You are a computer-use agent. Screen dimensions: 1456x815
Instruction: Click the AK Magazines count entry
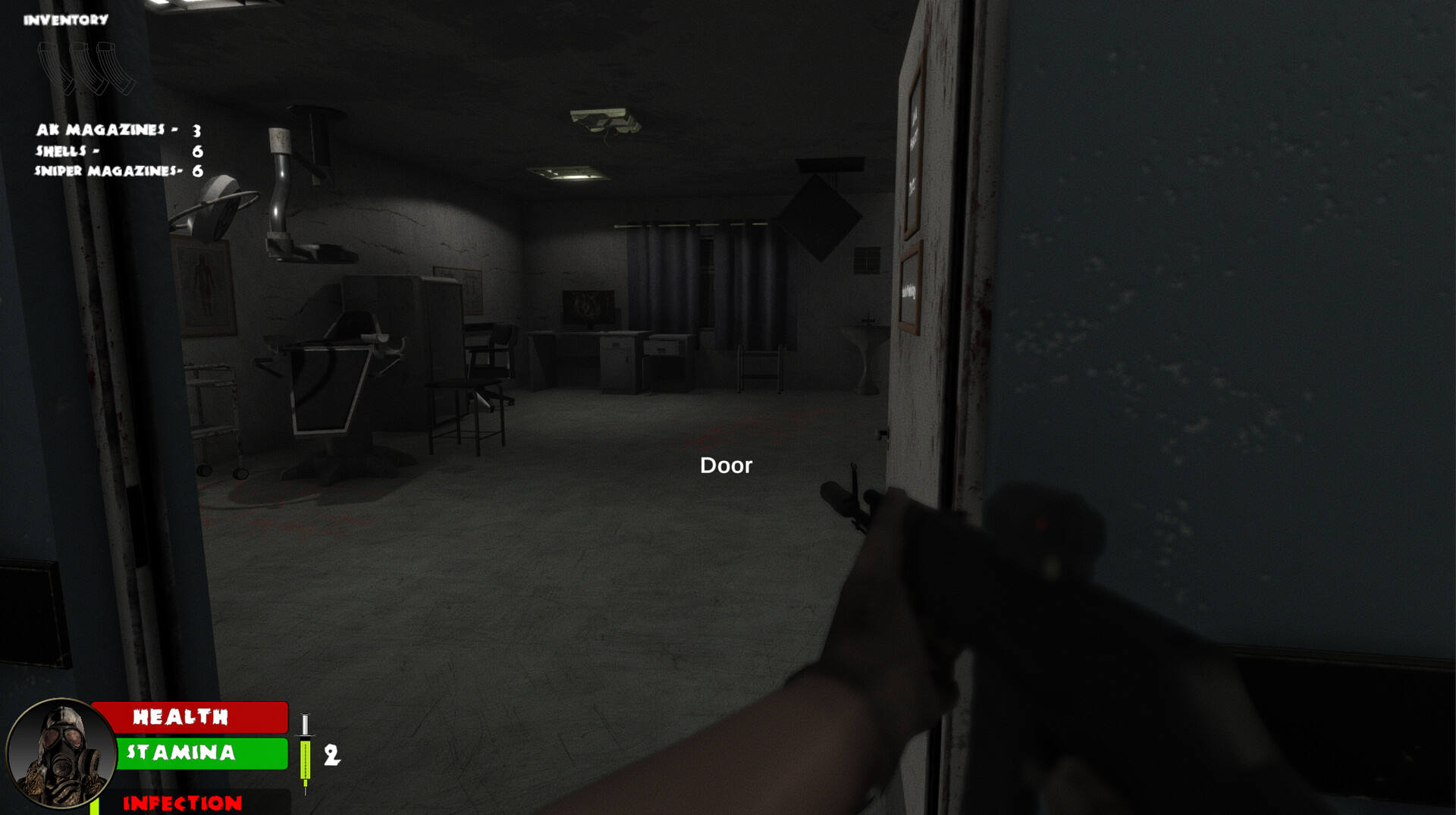click(114, 130)
